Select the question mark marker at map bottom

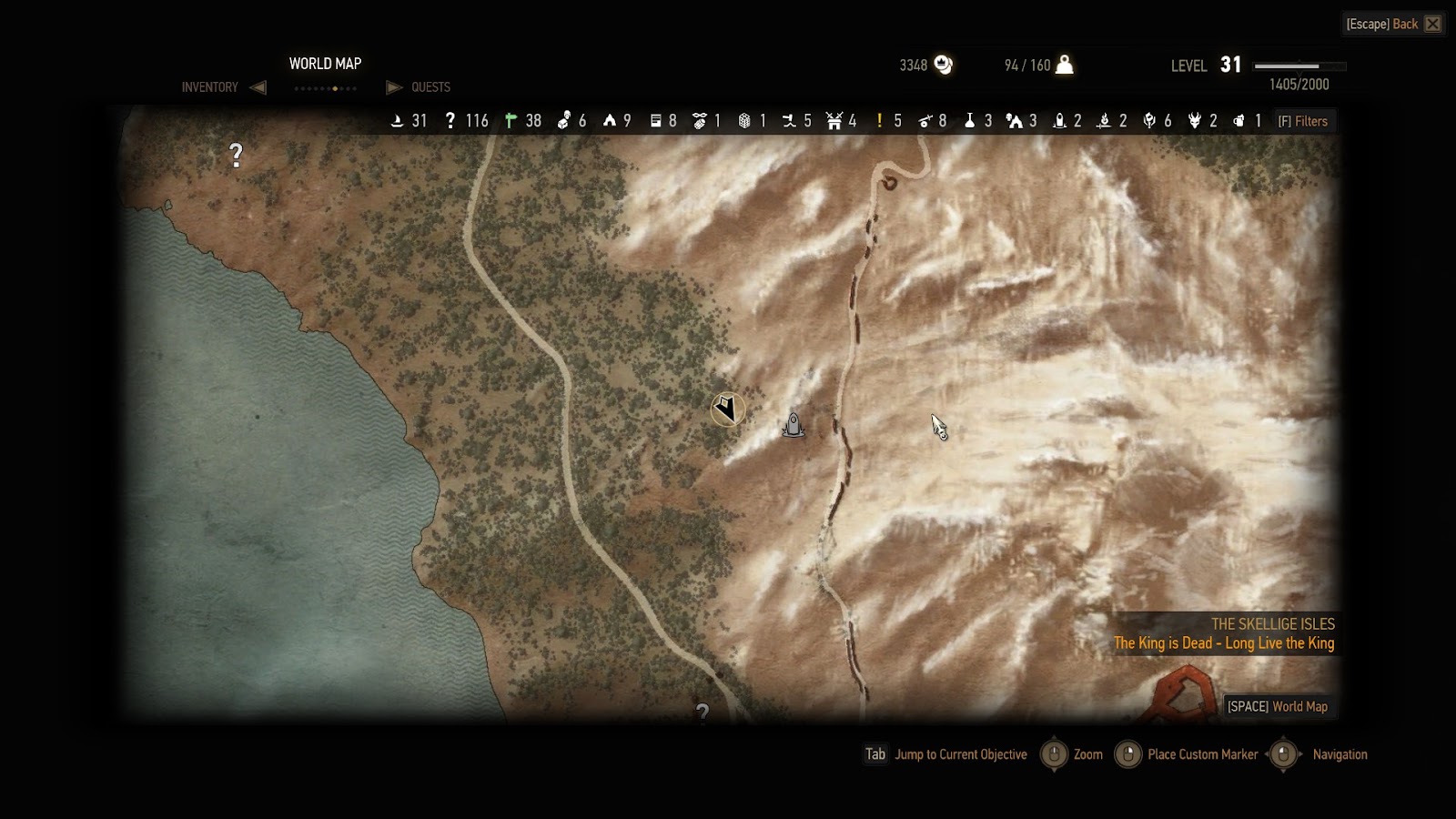point(702,713)
